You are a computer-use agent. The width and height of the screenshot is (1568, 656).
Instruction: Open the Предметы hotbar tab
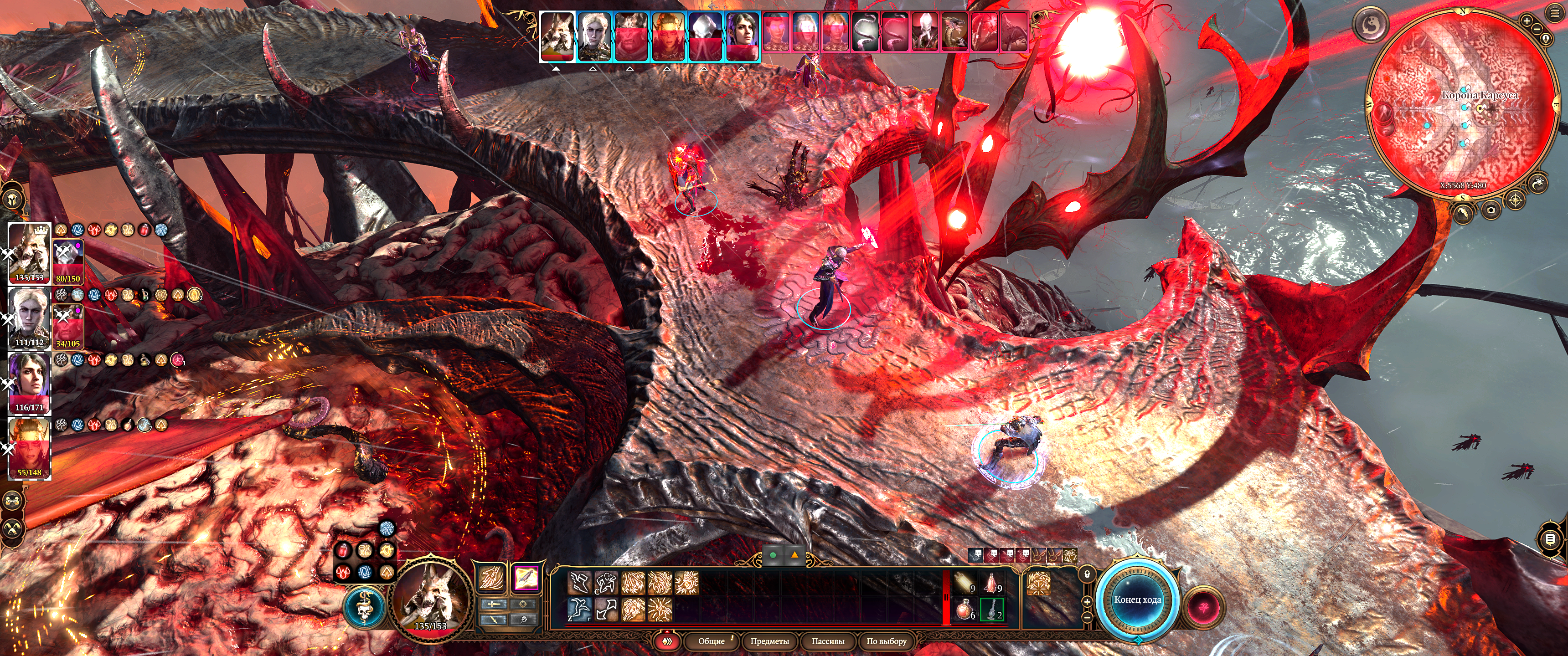[769, 641]
